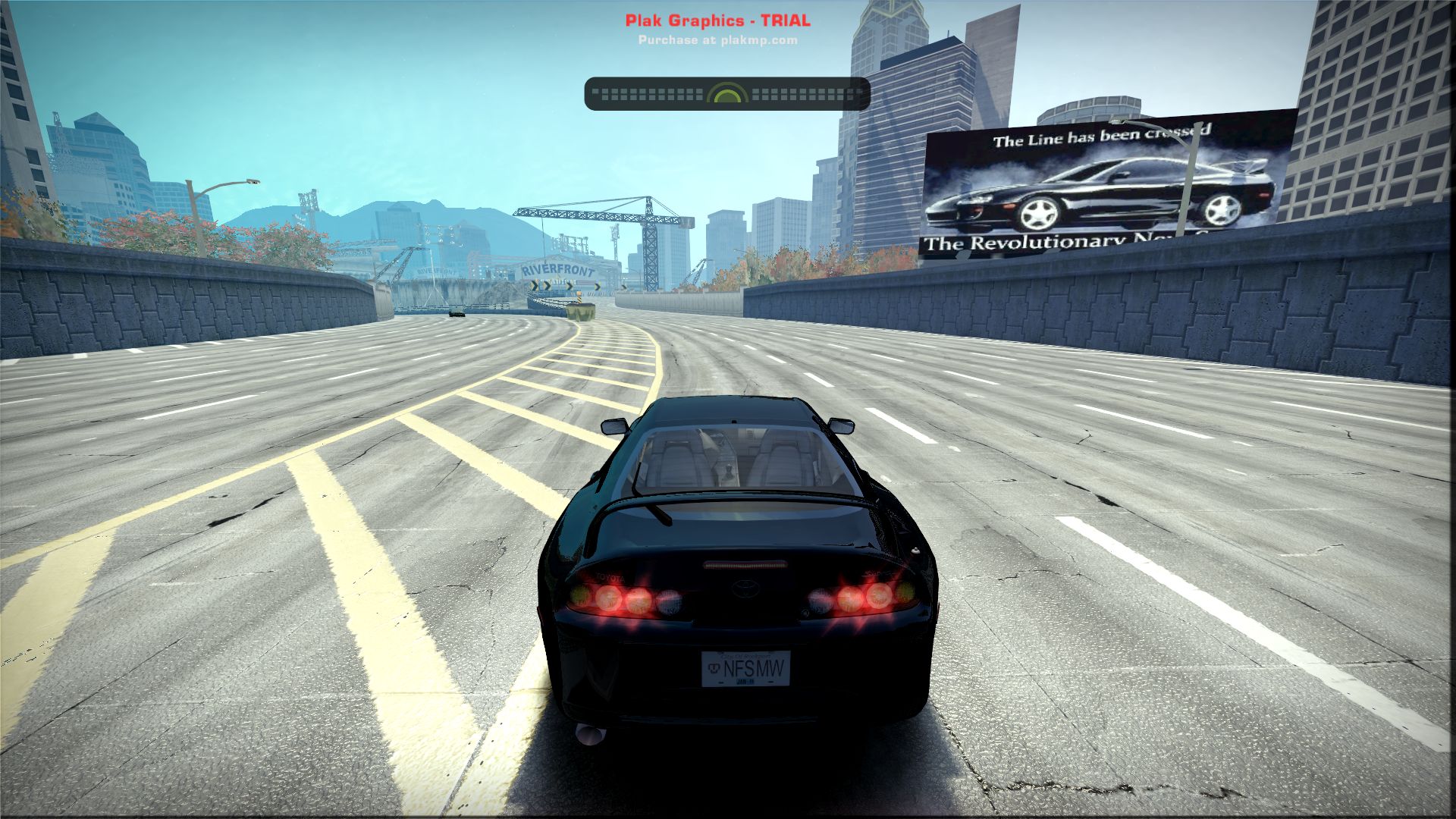1456x819 pixels.
Task: Click the green arc icon in the pursuit meter
Action: click(727, 94)
